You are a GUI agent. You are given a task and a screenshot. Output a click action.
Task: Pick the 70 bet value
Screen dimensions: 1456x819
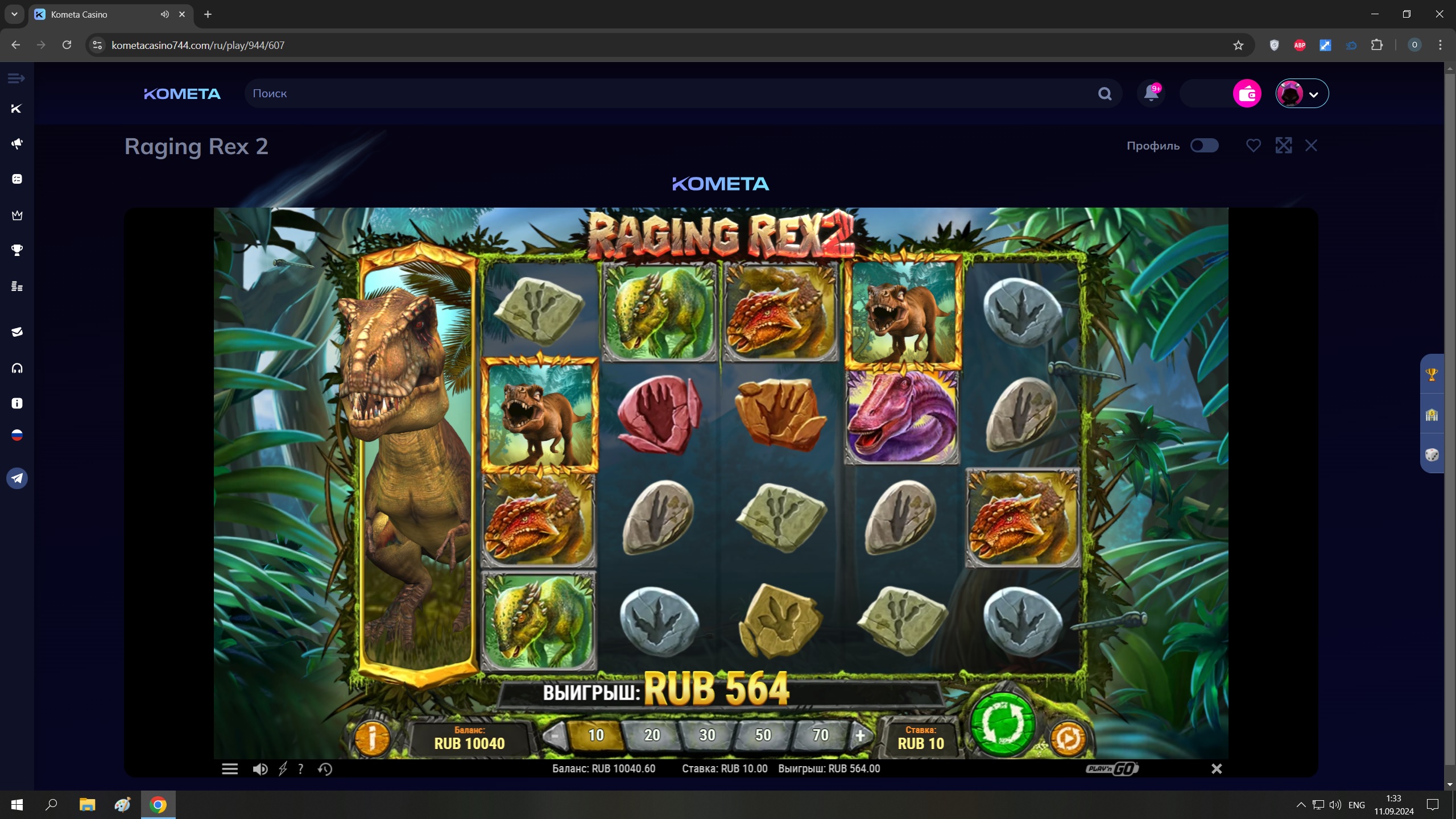click(x=820, y=735)
